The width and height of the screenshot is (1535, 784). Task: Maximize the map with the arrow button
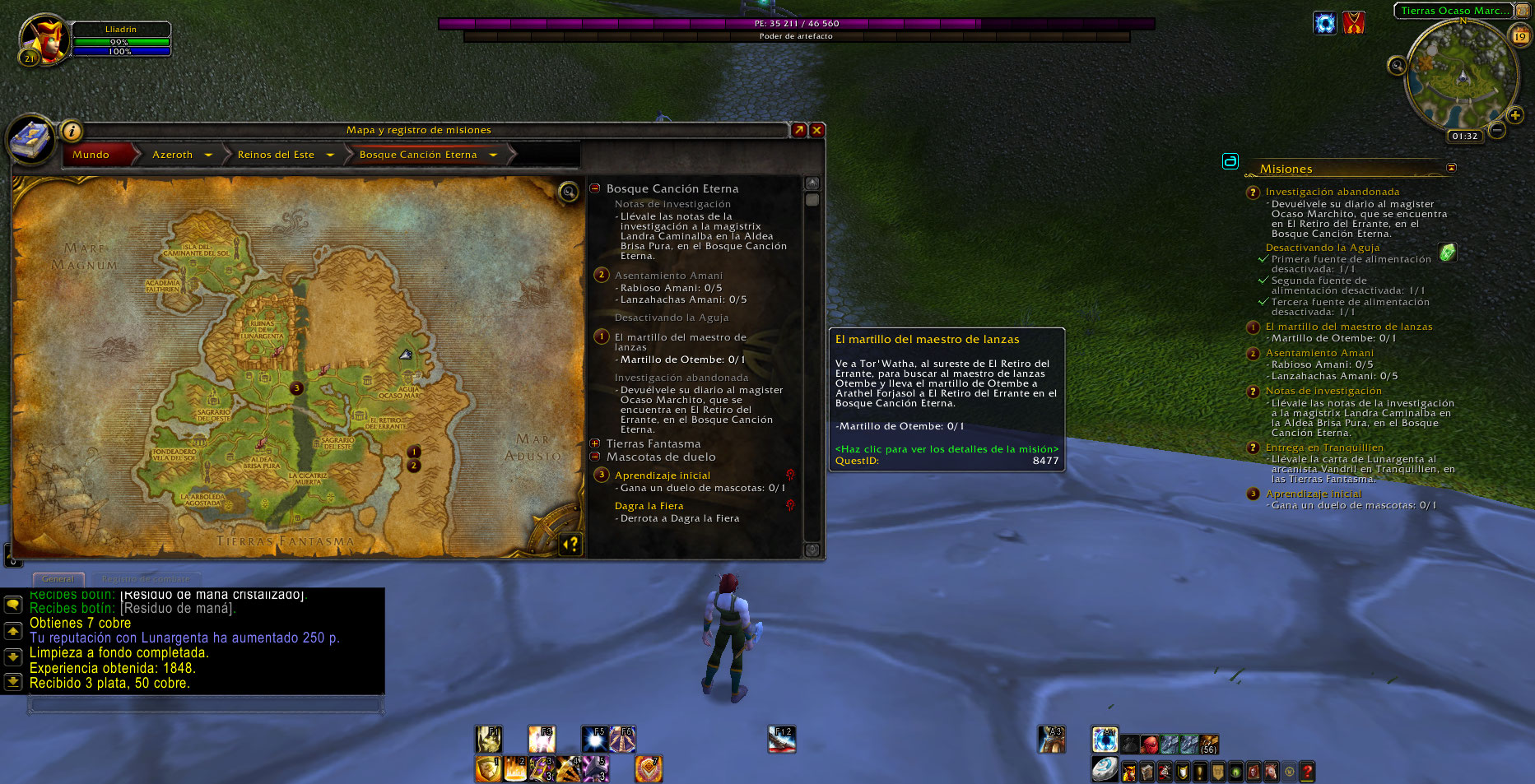(x=798, y=130)
